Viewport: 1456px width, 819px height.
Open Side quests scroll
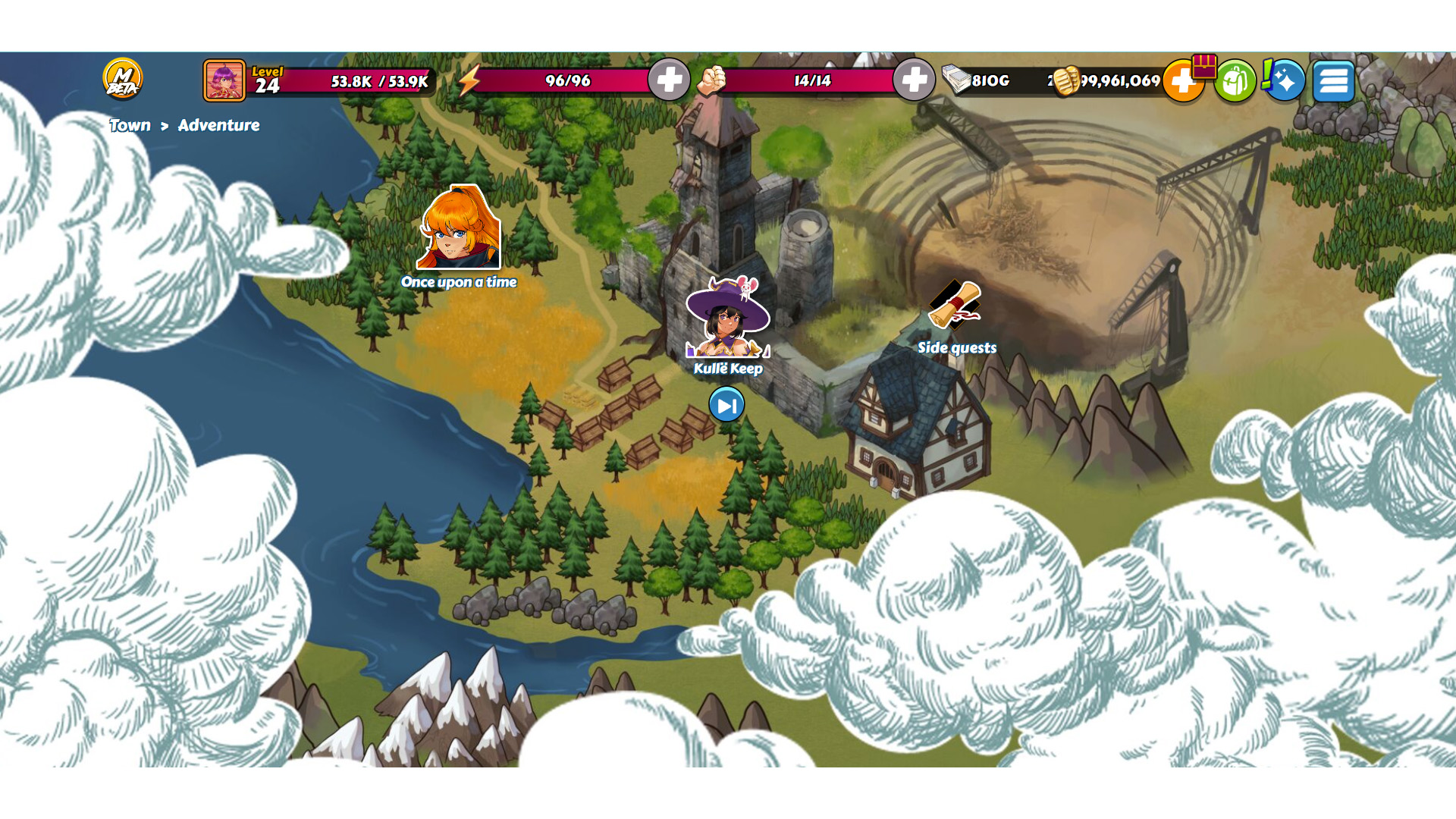pos(955,306)
